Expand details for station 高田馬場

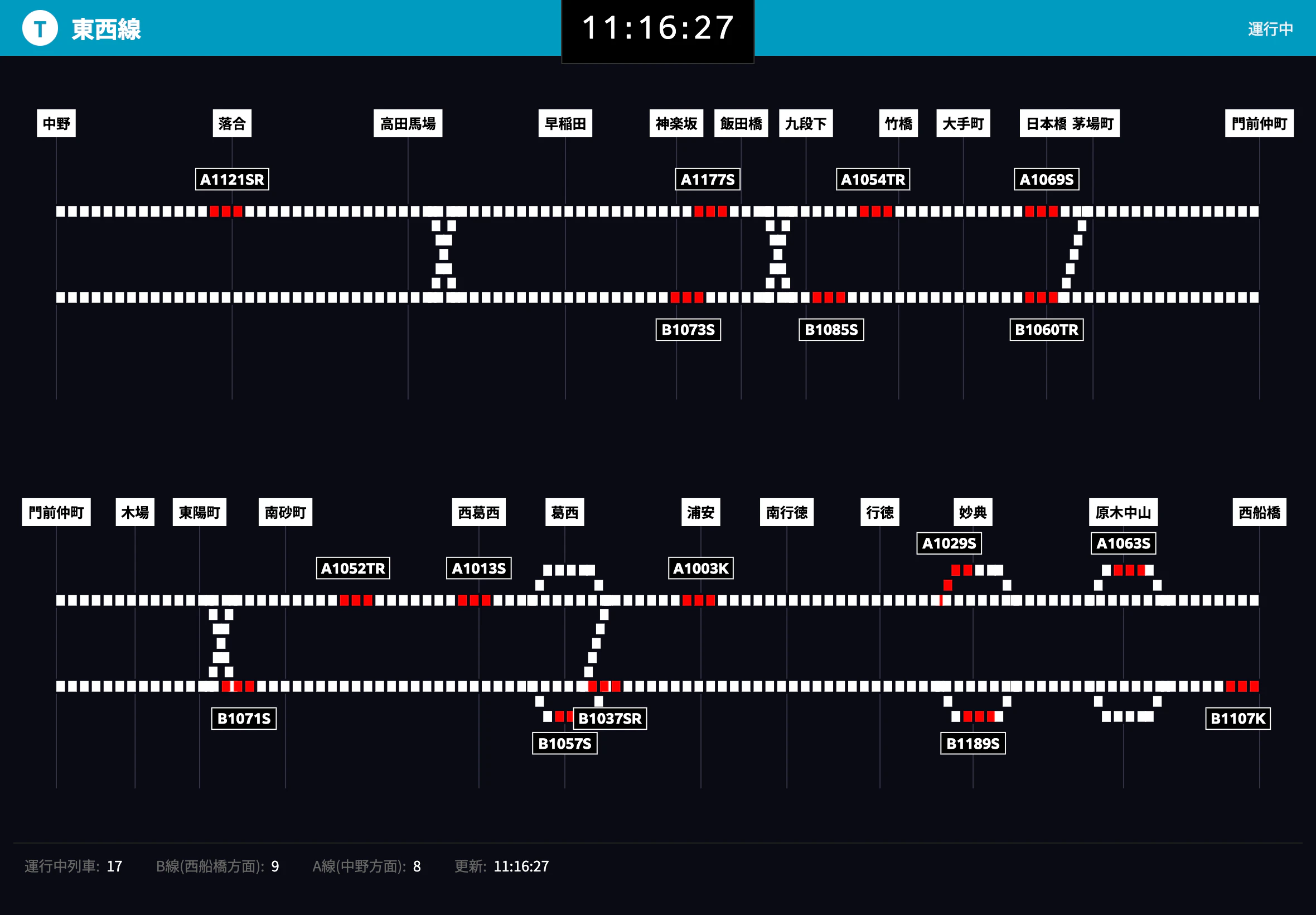pyautogui.click(x=408, y=123)
